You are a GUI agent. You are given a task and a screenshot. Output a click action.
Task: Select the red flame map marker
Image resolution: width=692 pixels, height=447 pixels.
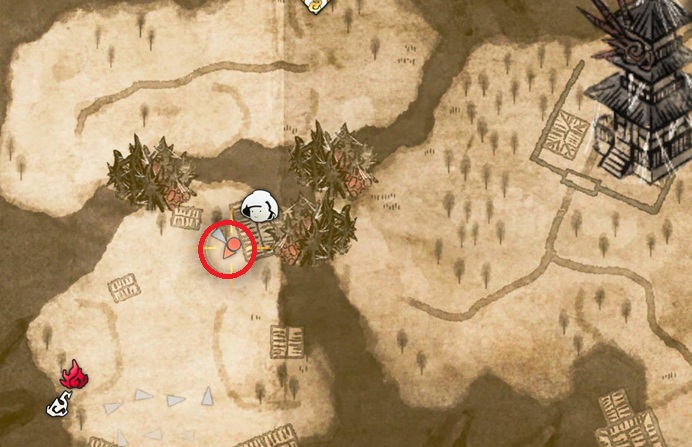(73, 375)
